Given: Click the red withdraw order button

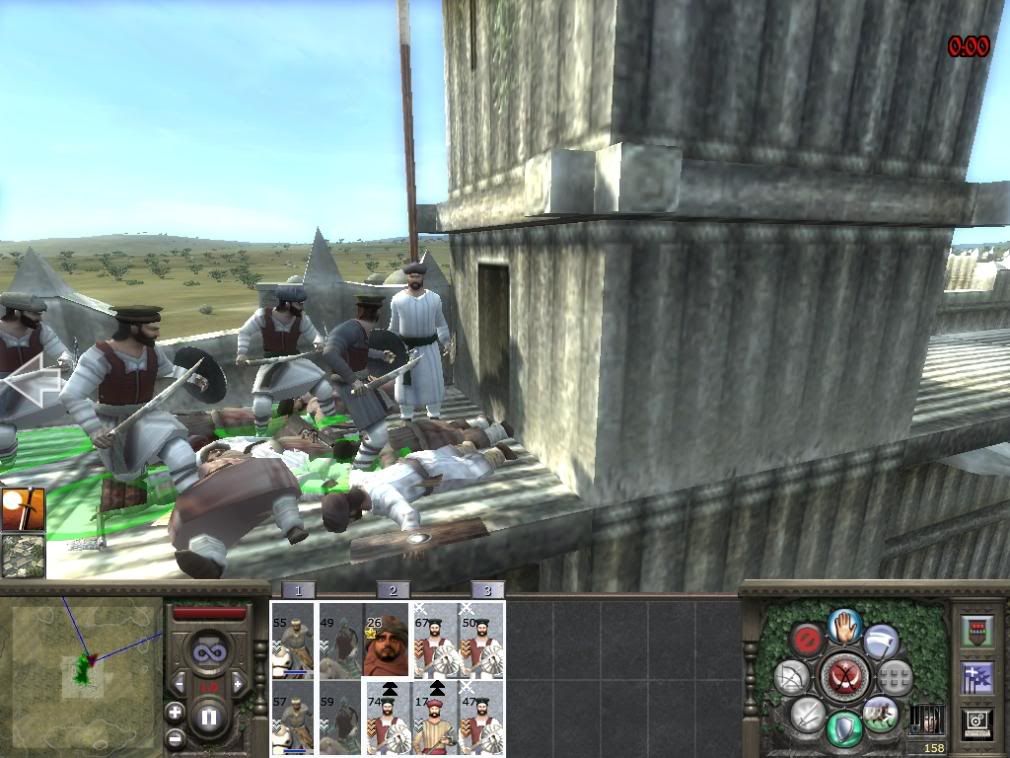Looking at the screenshot, I should [806, 640].
